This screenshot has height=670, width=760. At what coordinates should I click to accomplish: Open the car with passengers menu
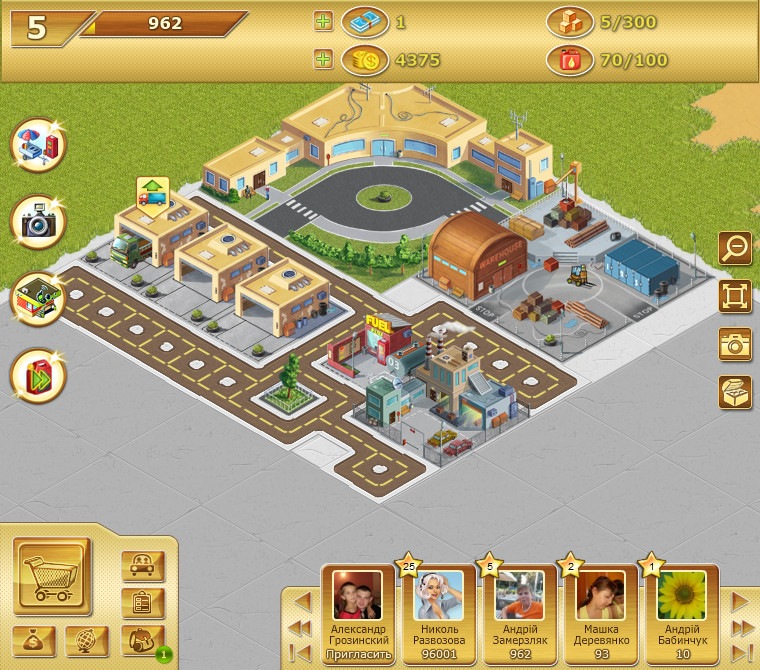pyautogui.click(x=142, y=566)
